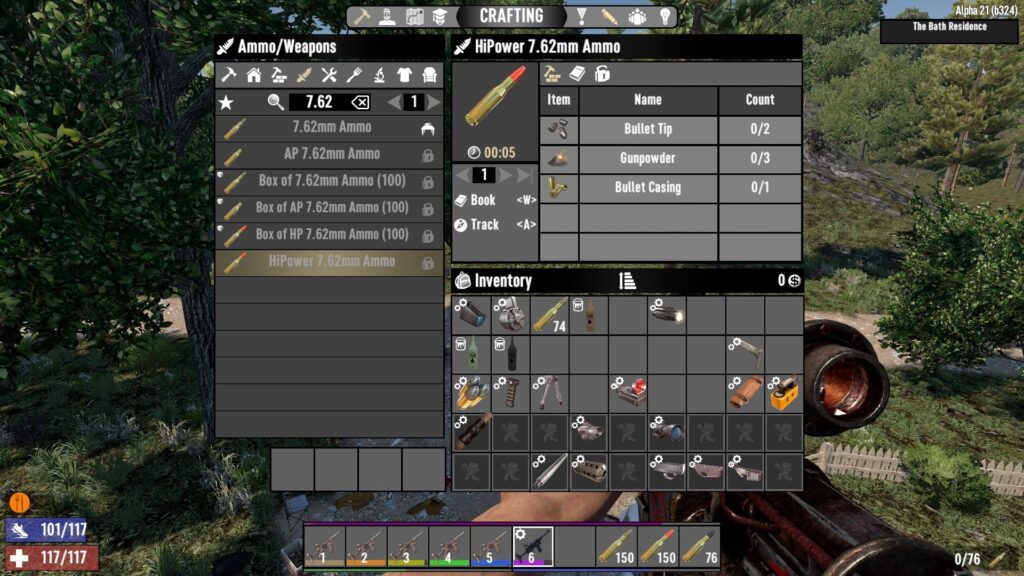This screenshot has height=576, width=1024.
Task: Open the Book for this recipe
Action: point(482,200)
